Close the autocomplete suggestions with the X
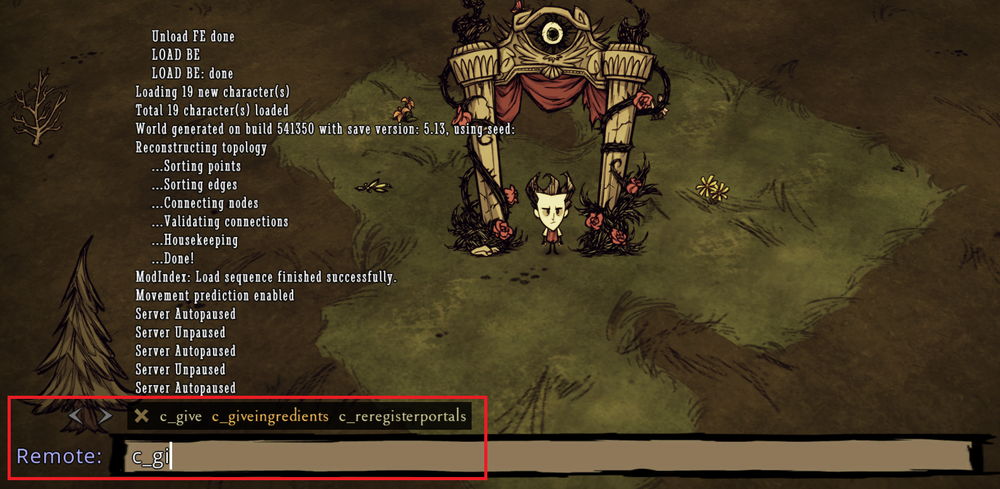Viewport: 1000px width, 489px height. [142, 416]
